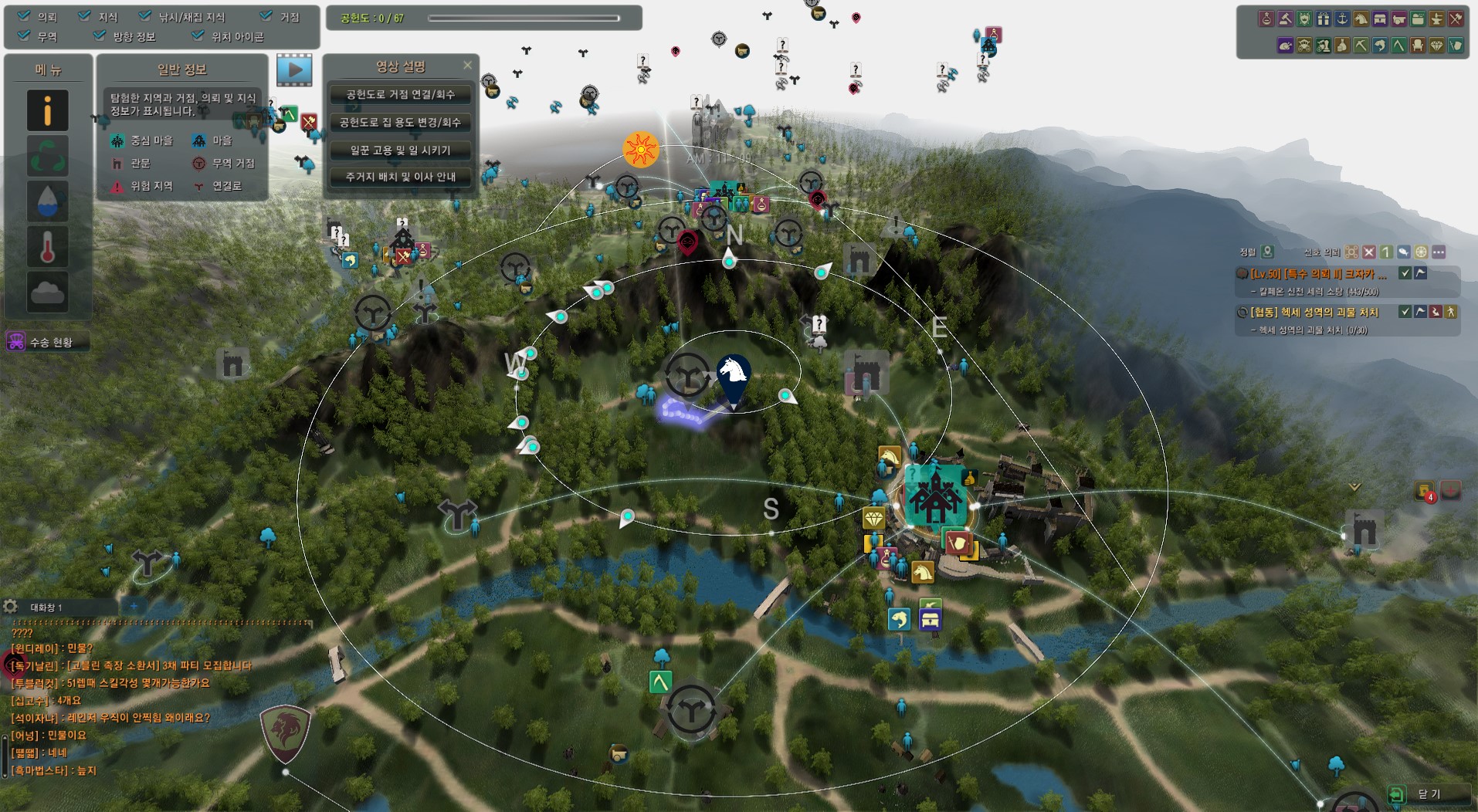1478x812 pixels.
Task: Show the water drop map overlay
Action: pos(48,201)
